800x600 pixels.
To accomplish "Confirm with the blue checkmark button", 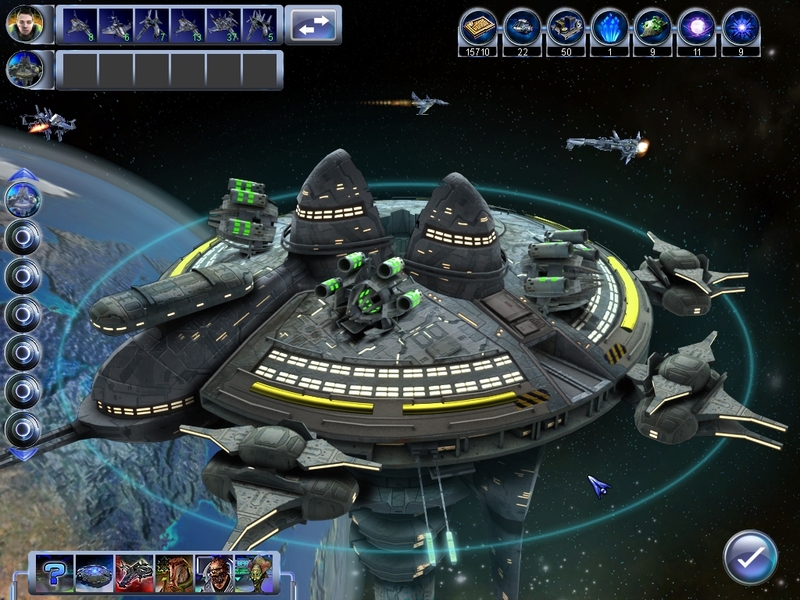I will [750, 557].
